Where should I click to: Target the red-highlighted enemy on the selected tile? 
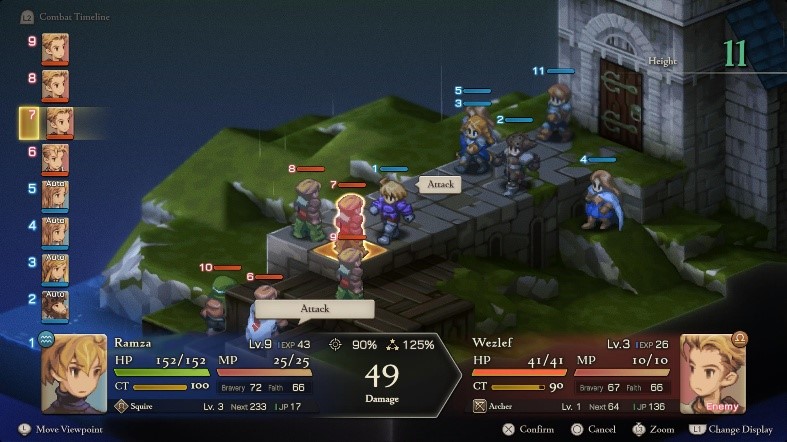coord(349,216)
